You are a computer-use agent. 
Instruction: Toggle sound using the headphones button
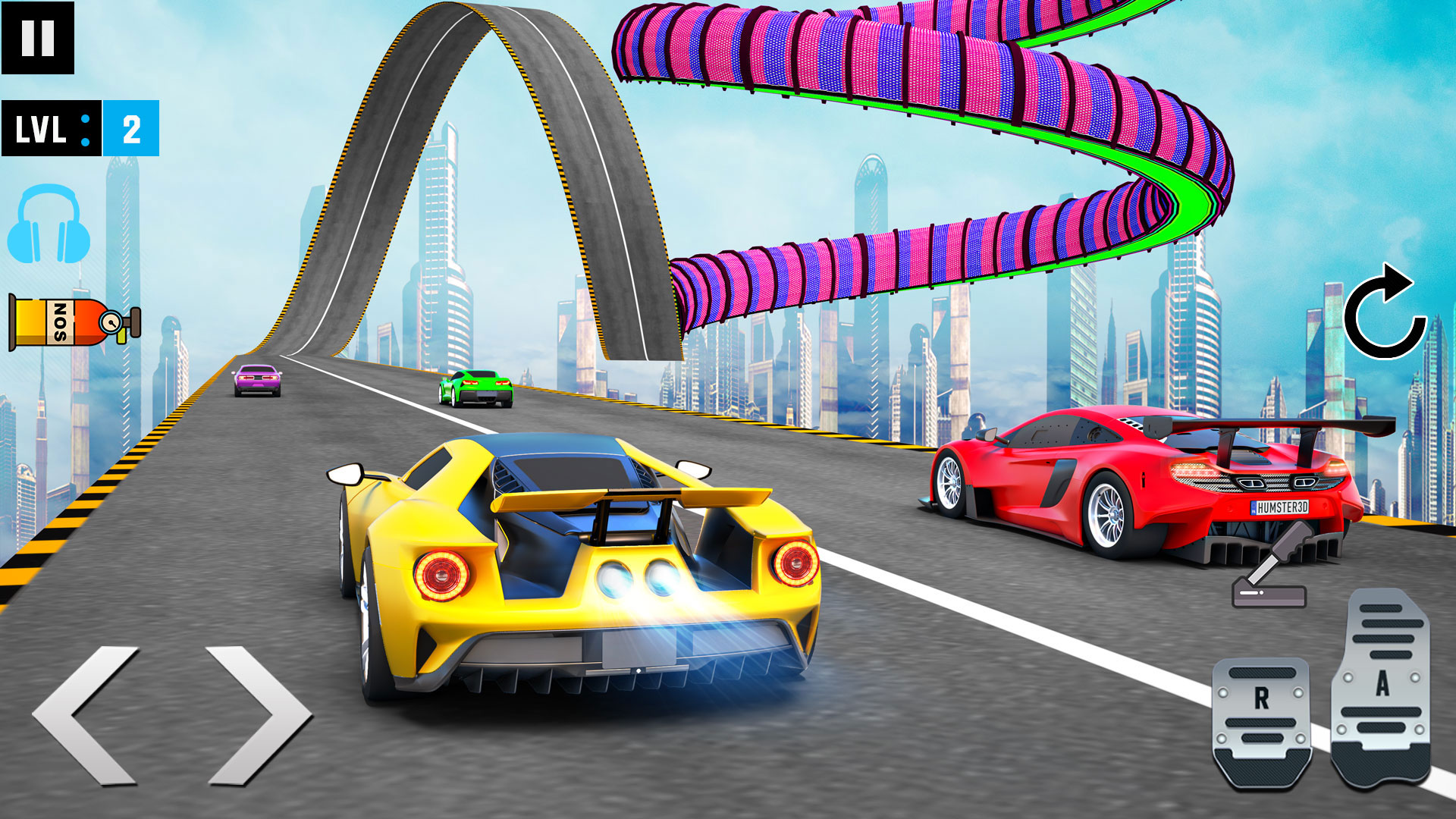point(47,224)
